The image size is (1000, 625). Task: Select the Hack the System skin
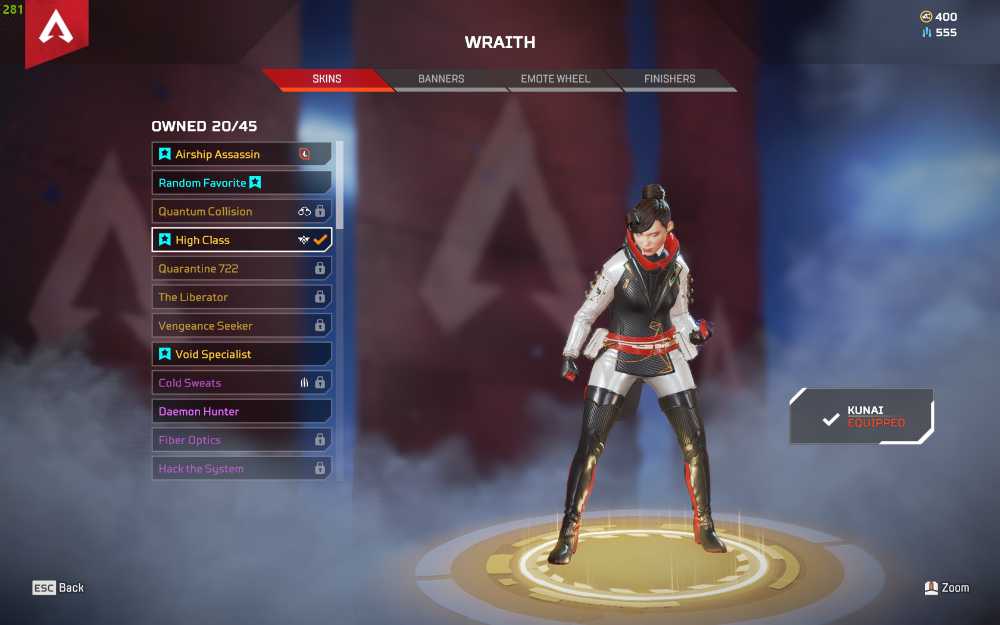click(241, 468)
